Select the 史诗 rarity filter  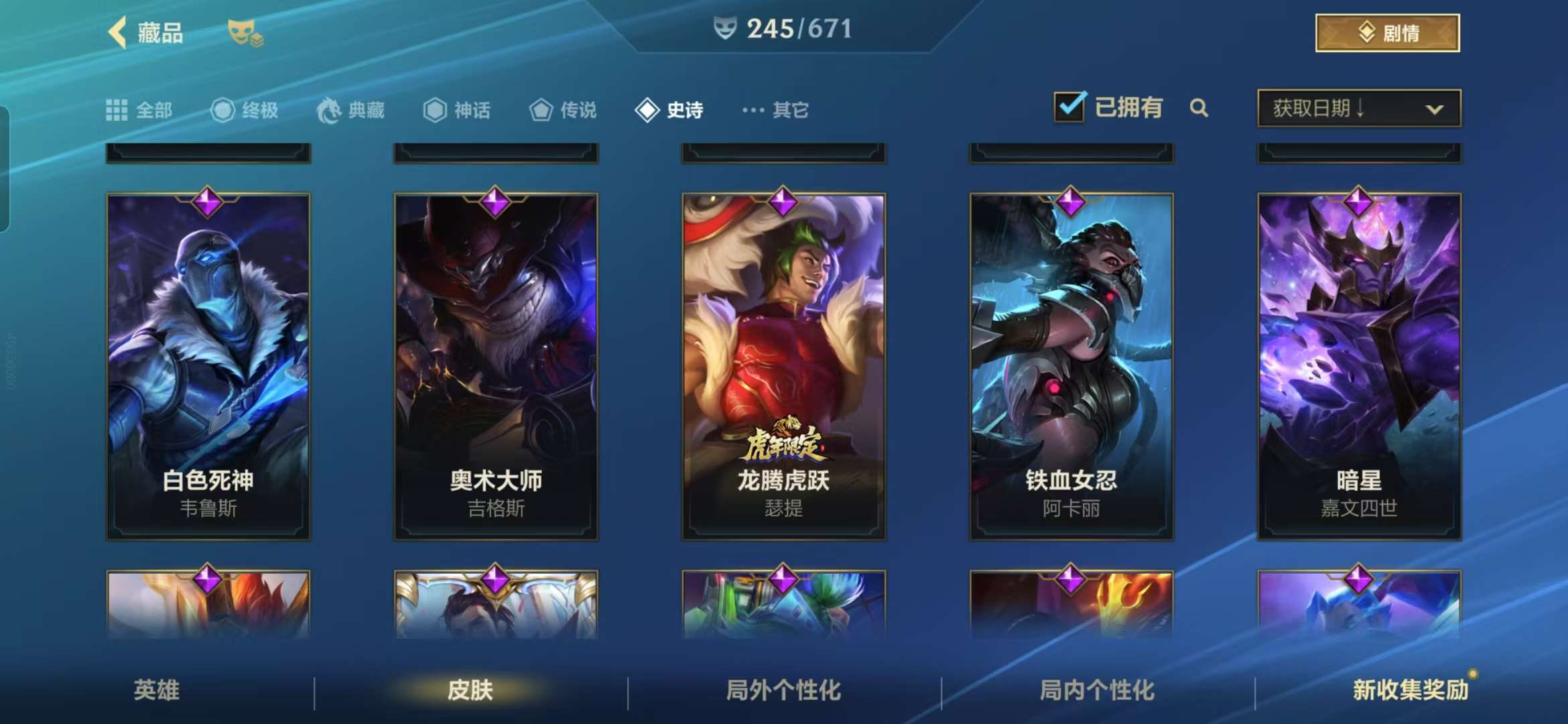point(669,110)
